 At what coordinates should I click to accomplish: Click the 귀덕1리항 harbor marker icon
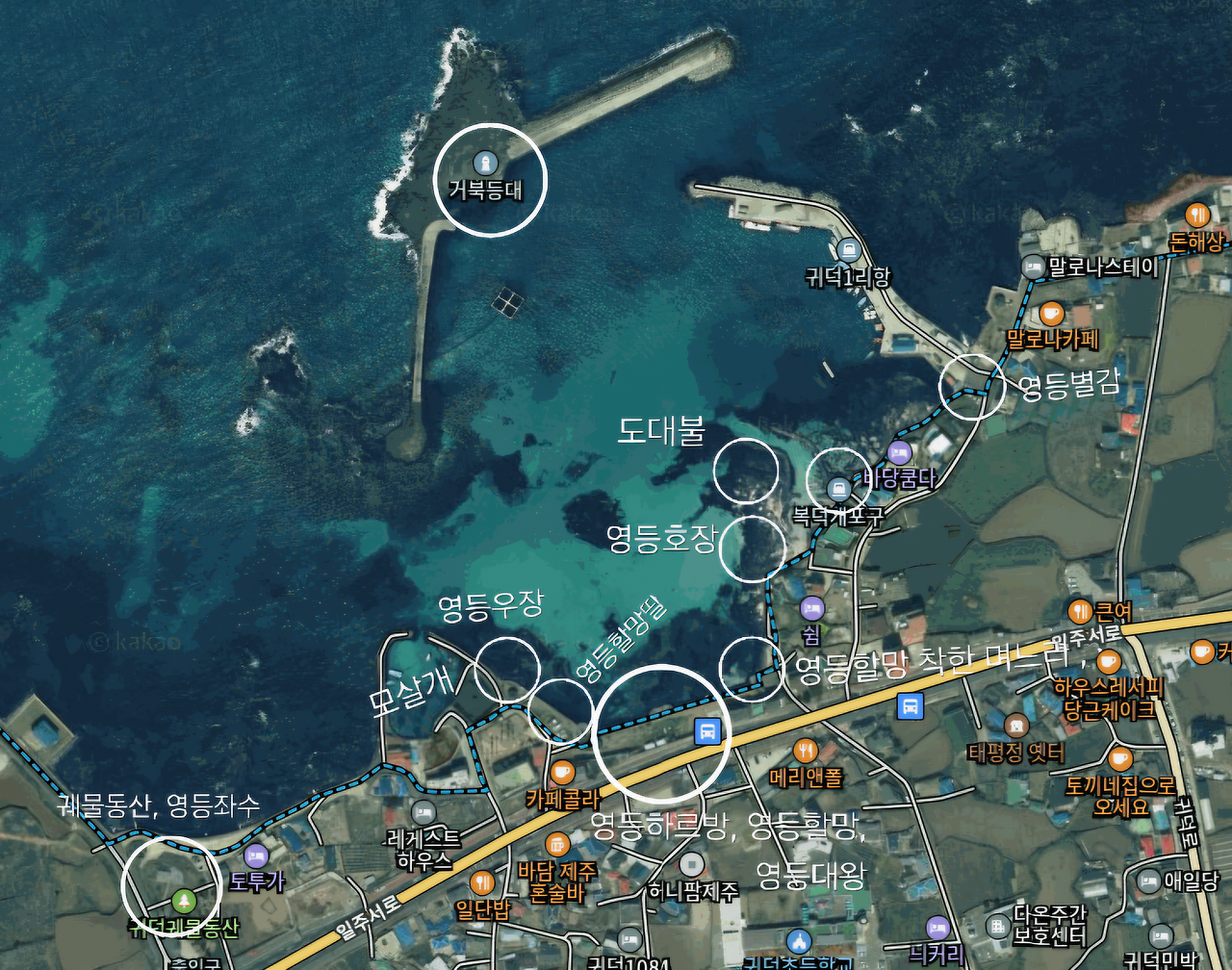[x=847, y=249]
